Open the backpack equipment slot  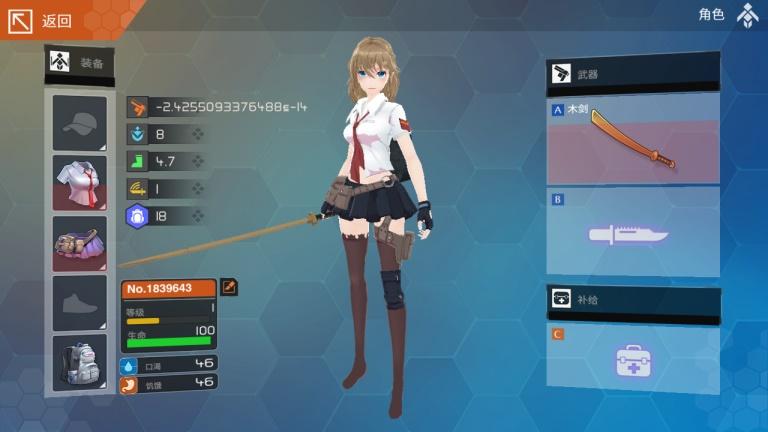pos(79,362)
